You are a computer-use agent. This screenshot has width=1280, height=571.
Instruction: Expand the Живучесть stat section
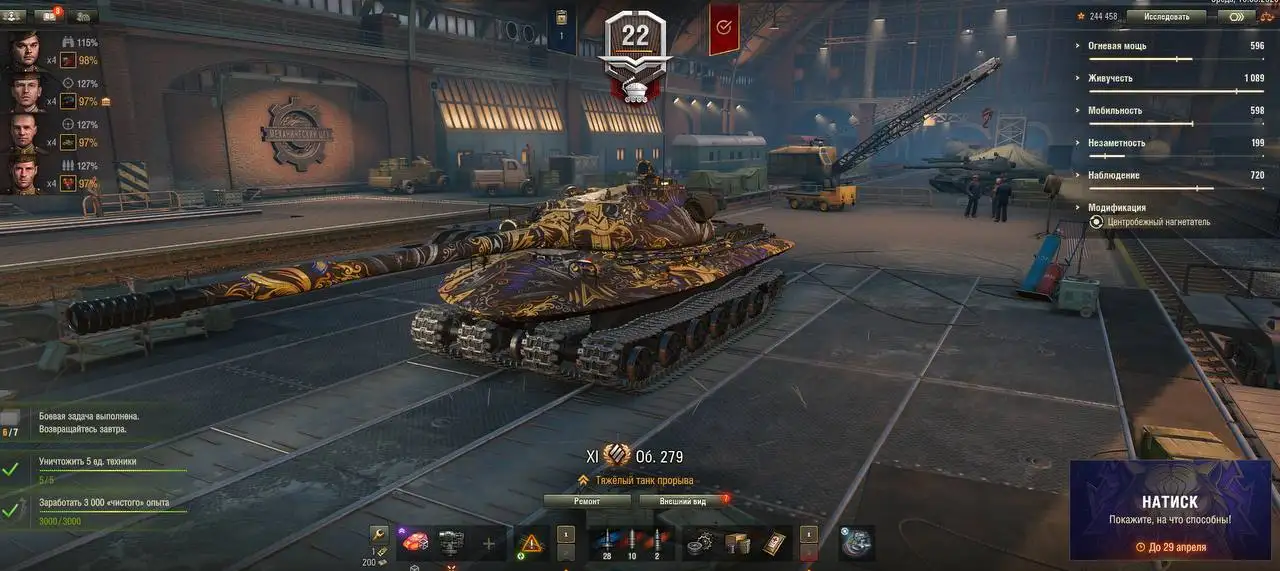tap(1110, 78)
